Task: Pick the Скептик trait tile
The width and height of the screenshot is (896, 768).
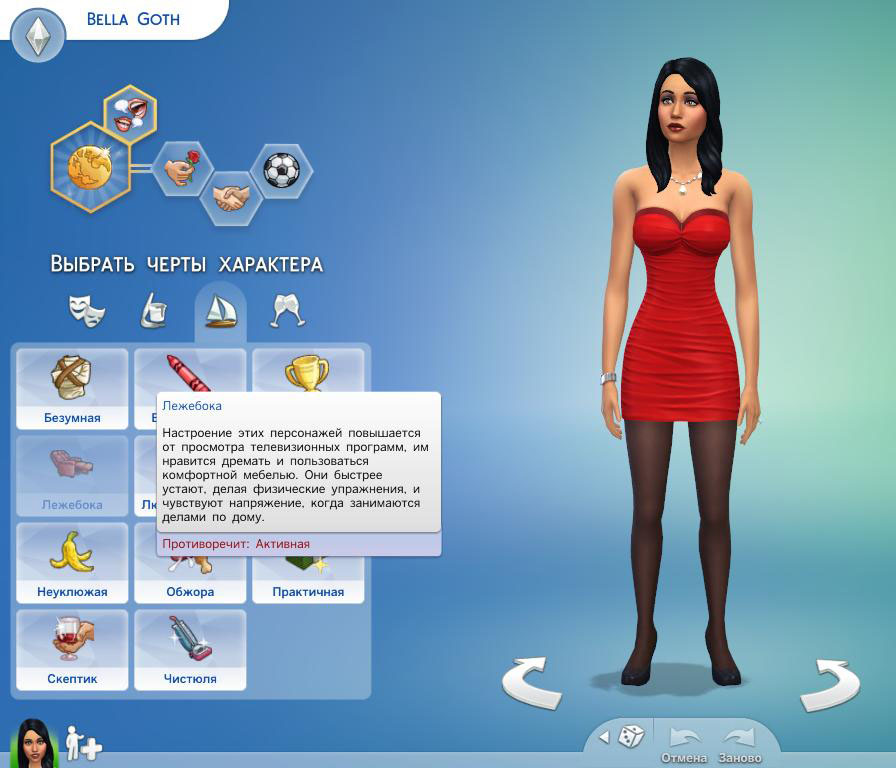Action: pos(72,650)
